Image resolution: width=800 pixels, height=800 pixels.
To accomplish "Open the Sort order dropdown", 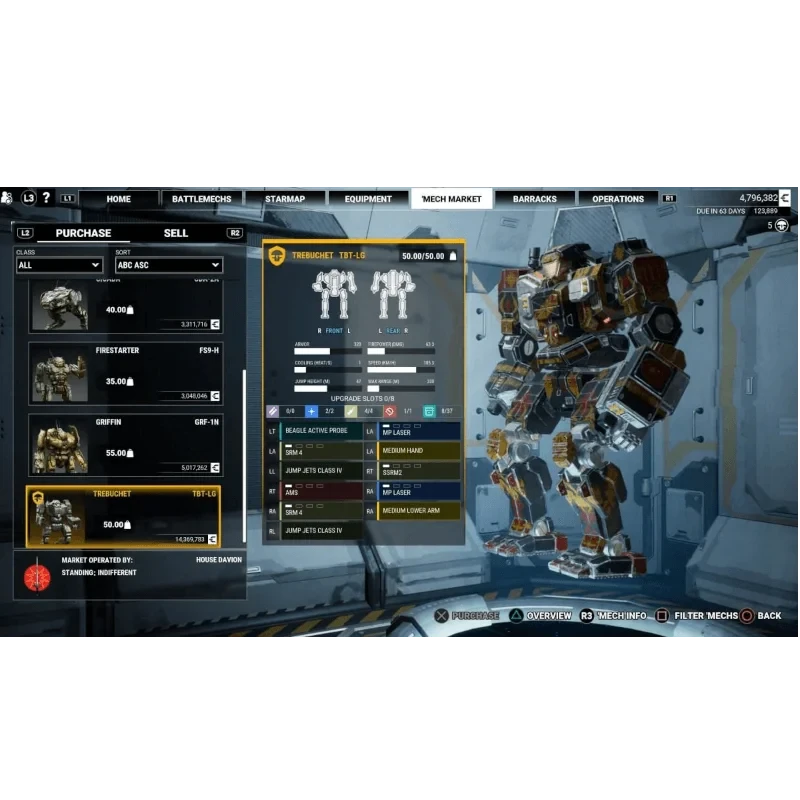I will pos(167,265).
